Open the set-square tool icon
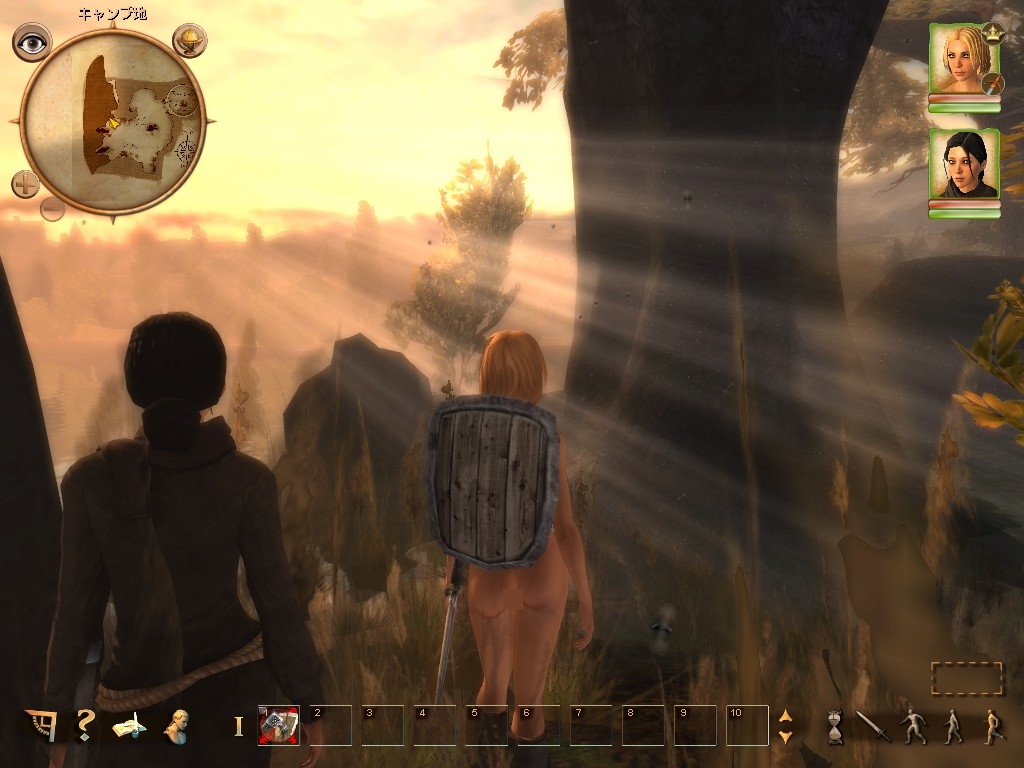This screenshot has height=768, width=1024. click(x=41, y=725)
